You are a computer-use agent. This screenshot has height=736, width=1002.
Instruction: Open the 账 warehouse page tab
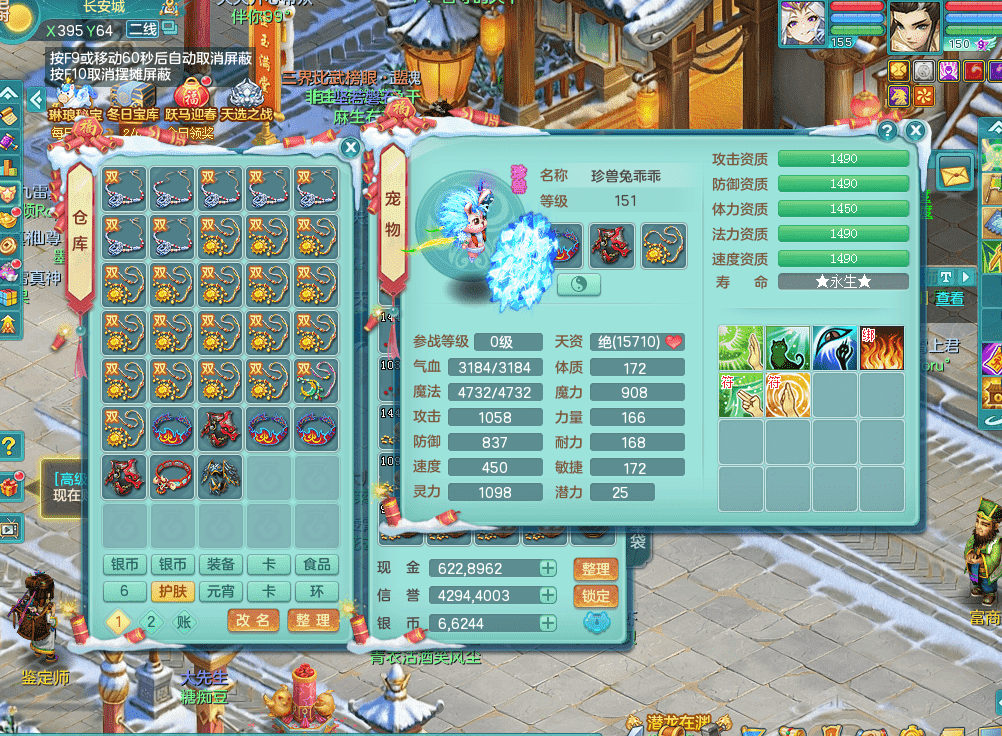(x=184, y=621)
